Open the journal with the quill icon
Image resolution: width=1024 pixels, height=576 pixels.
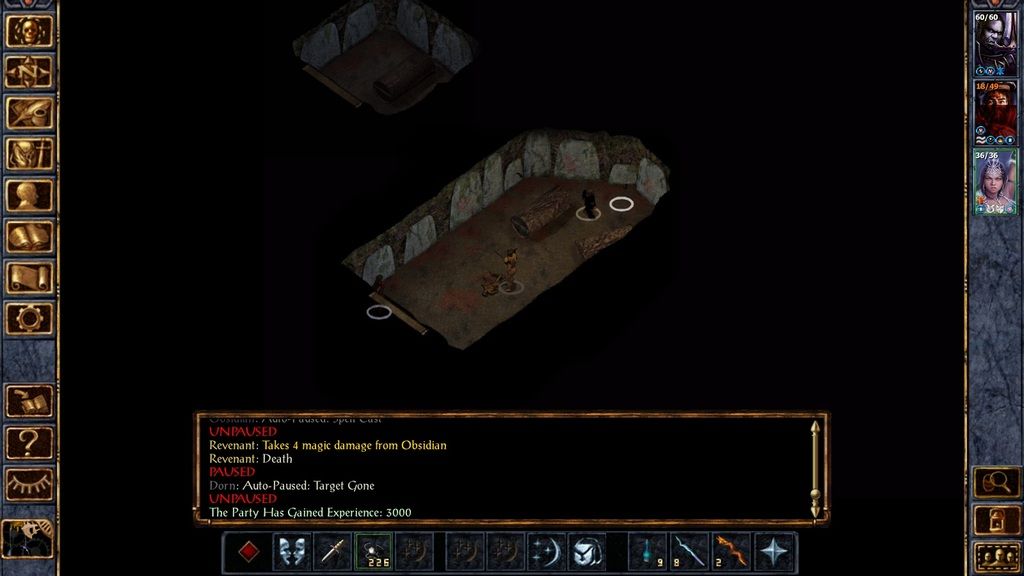pos(29,112)
